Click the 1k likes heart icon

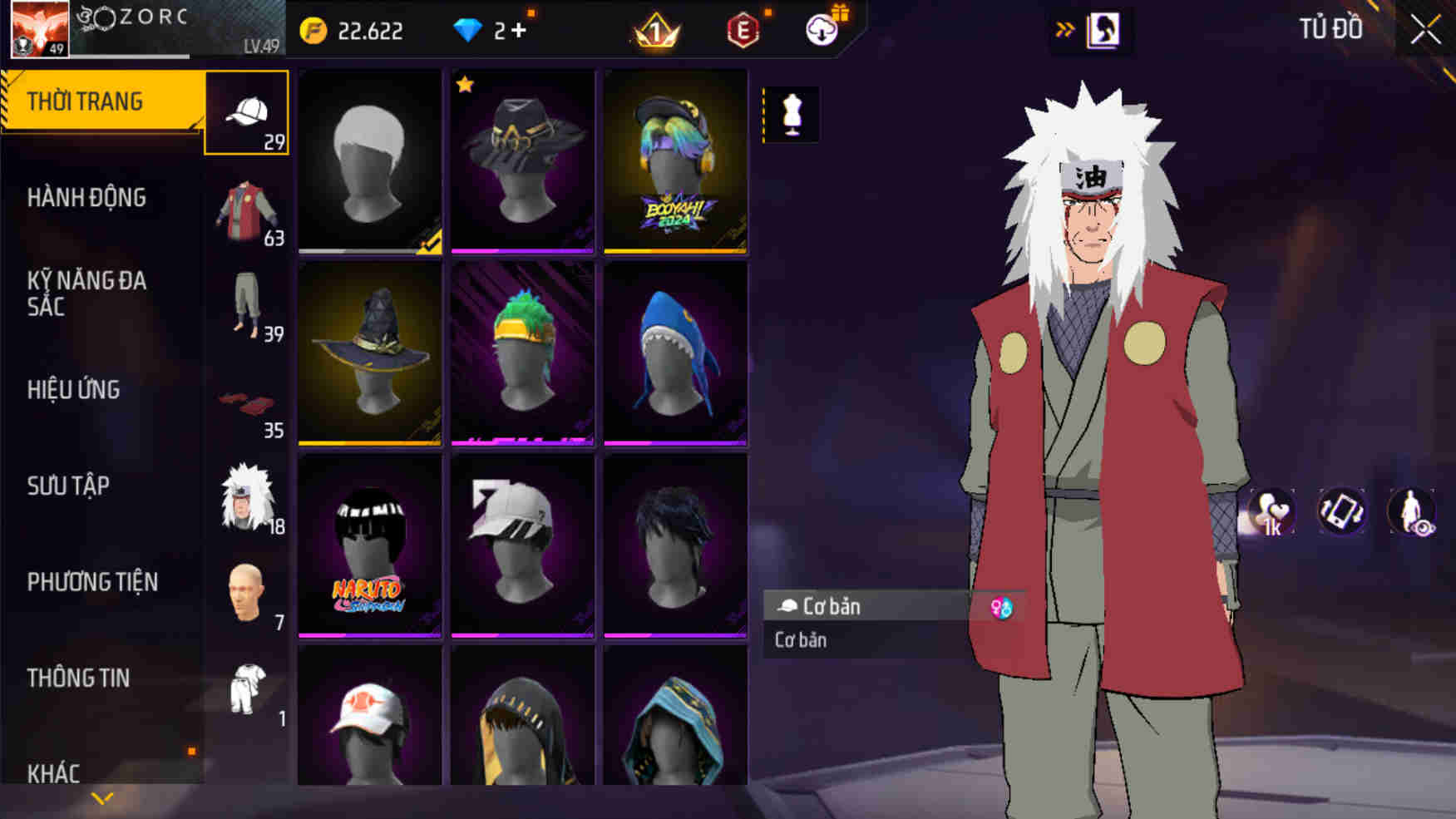[1271, 514]
